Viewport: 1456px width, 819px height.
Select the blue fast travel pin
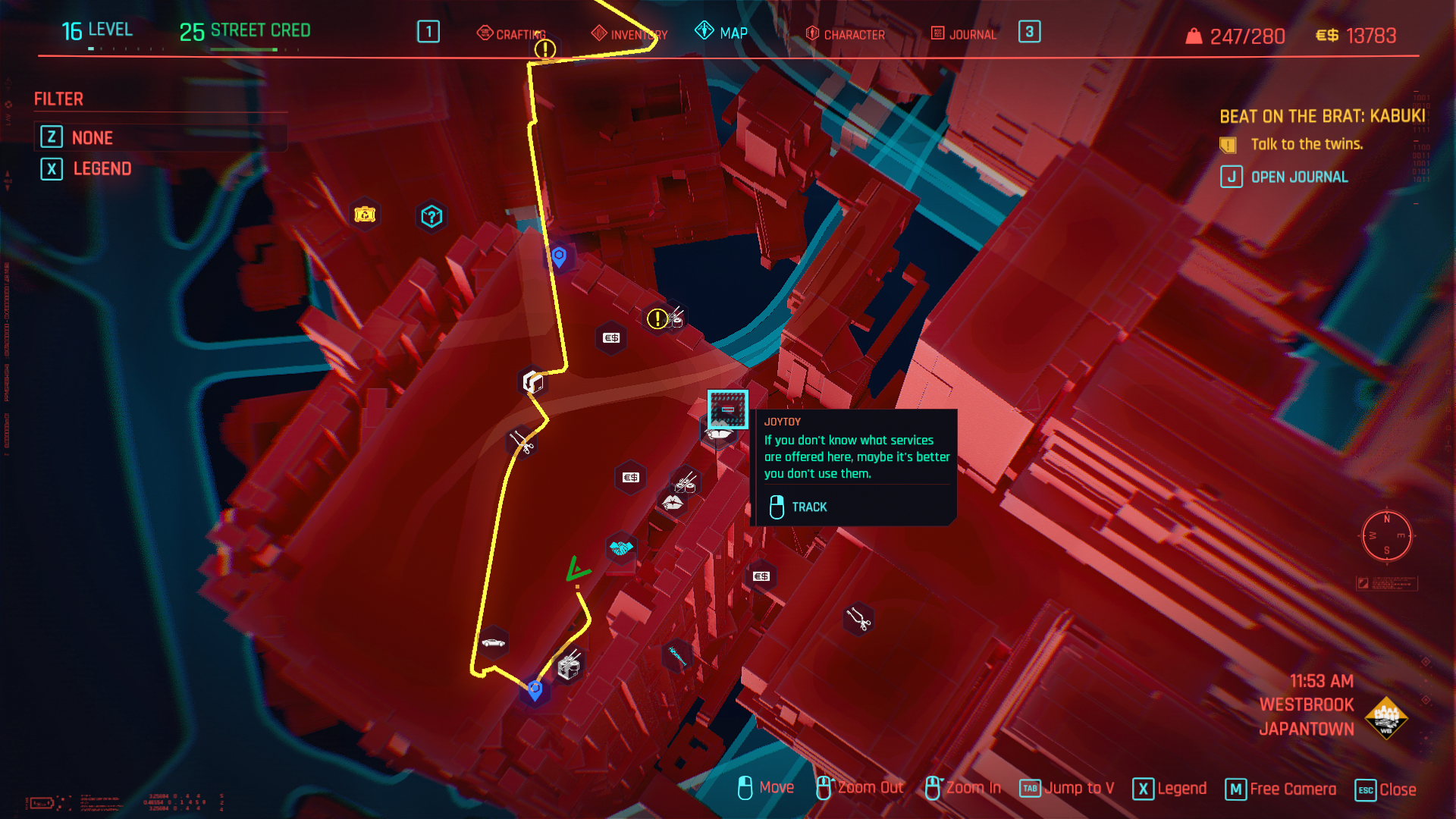559,257
